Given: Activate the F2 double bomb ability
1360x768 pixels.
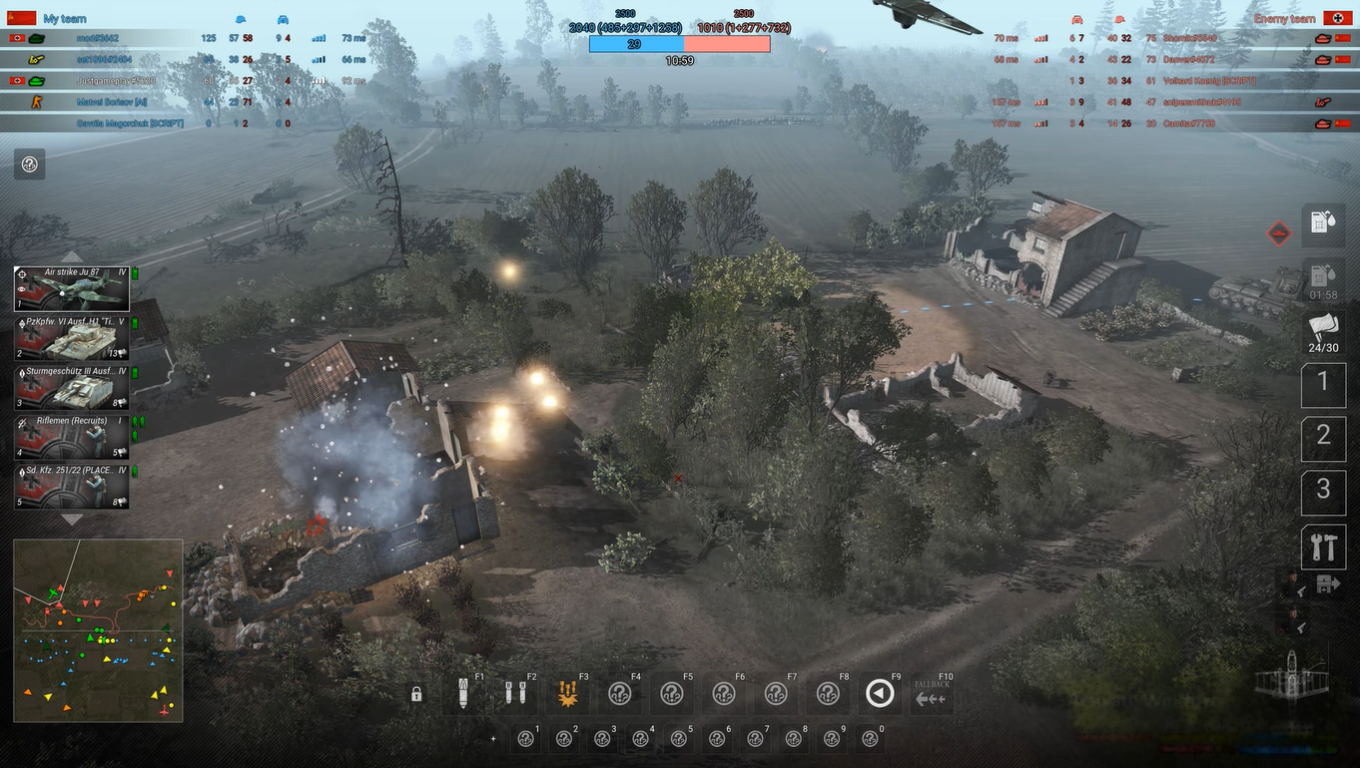Looking at the screenshot, I should point(516,693).
